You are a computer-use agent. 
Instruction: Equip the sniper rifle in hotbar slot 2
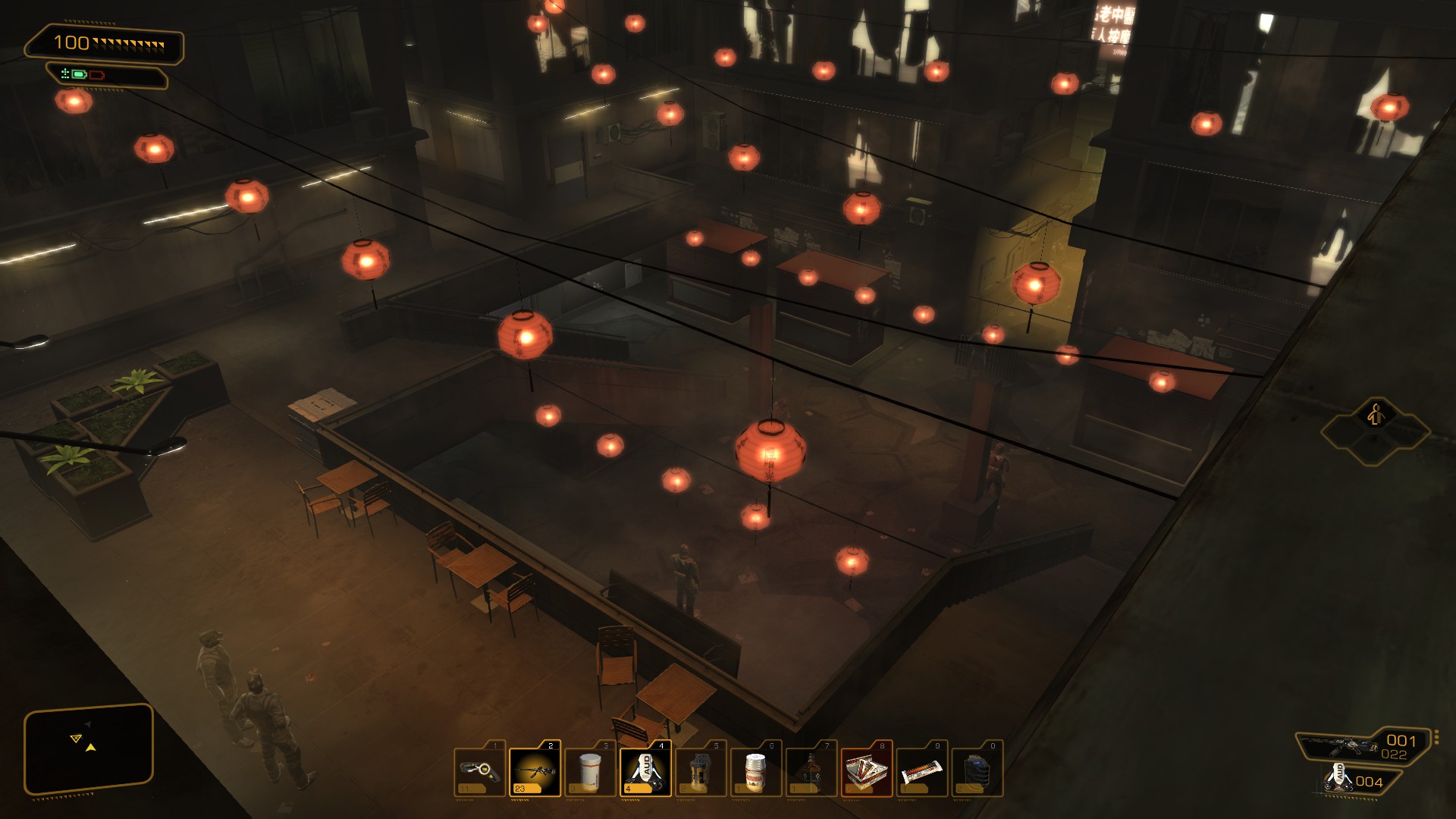pyautogui.click(x=535, y=770)
